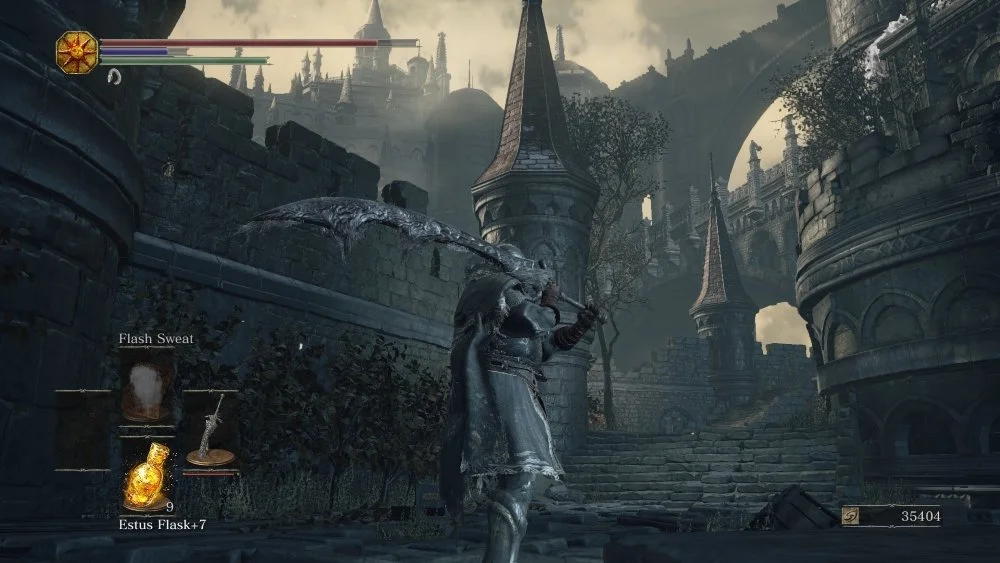1000x563 pixels.
Task: Choose the Estus Flask+7 item slot
Action: [x=146, y=478]
